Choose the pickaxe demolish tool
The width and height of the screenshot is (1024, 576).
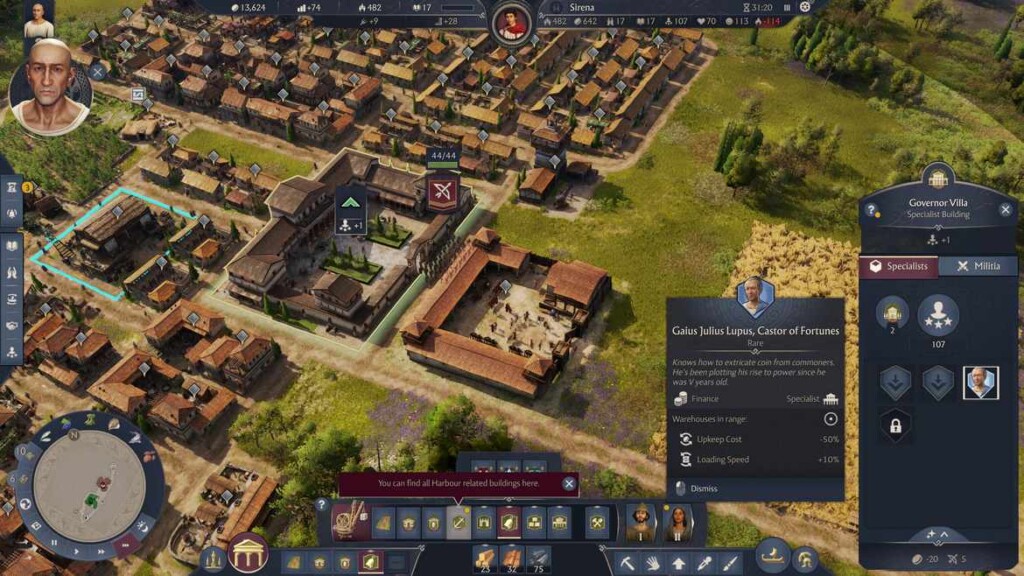point(627,562)
